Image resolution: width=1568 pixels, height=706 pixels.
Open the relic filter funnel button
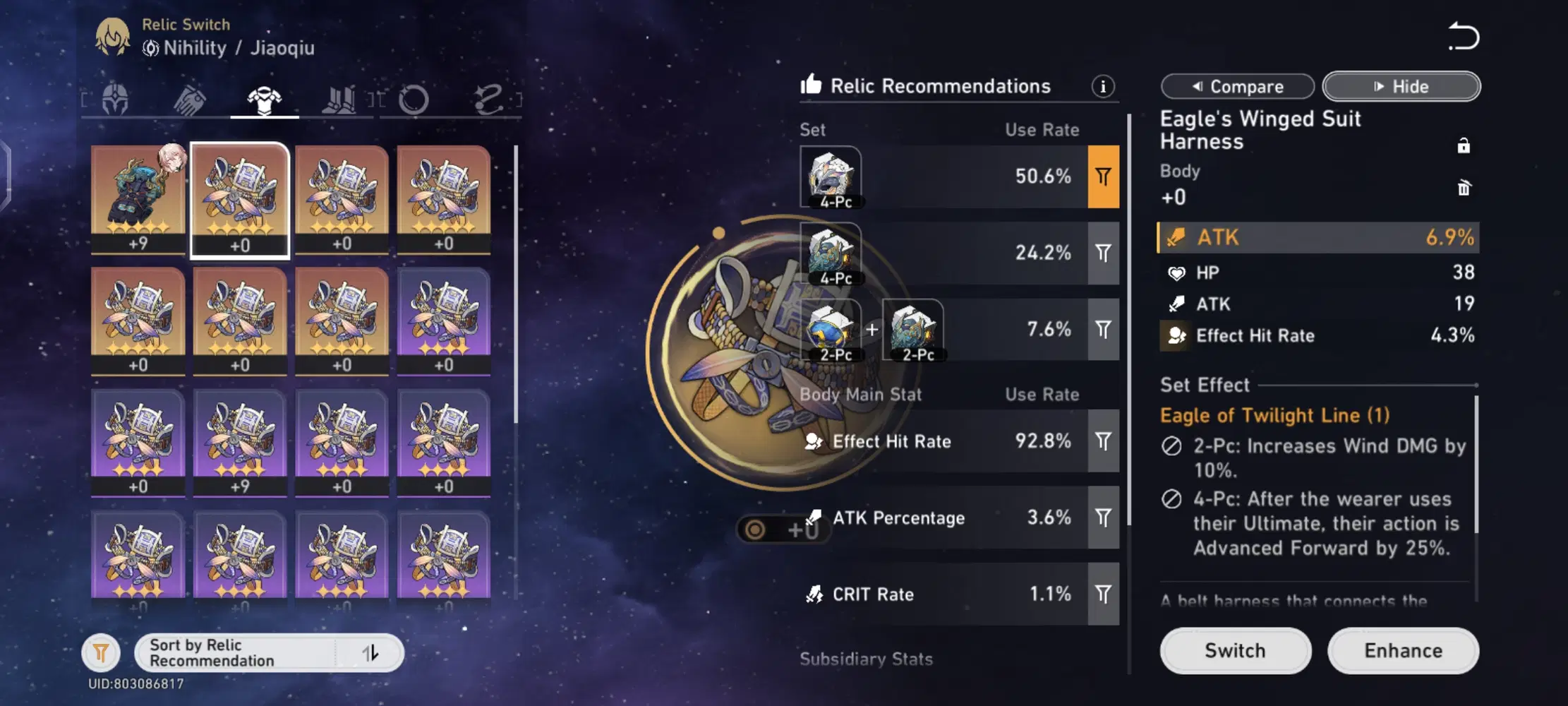[101, 653]
